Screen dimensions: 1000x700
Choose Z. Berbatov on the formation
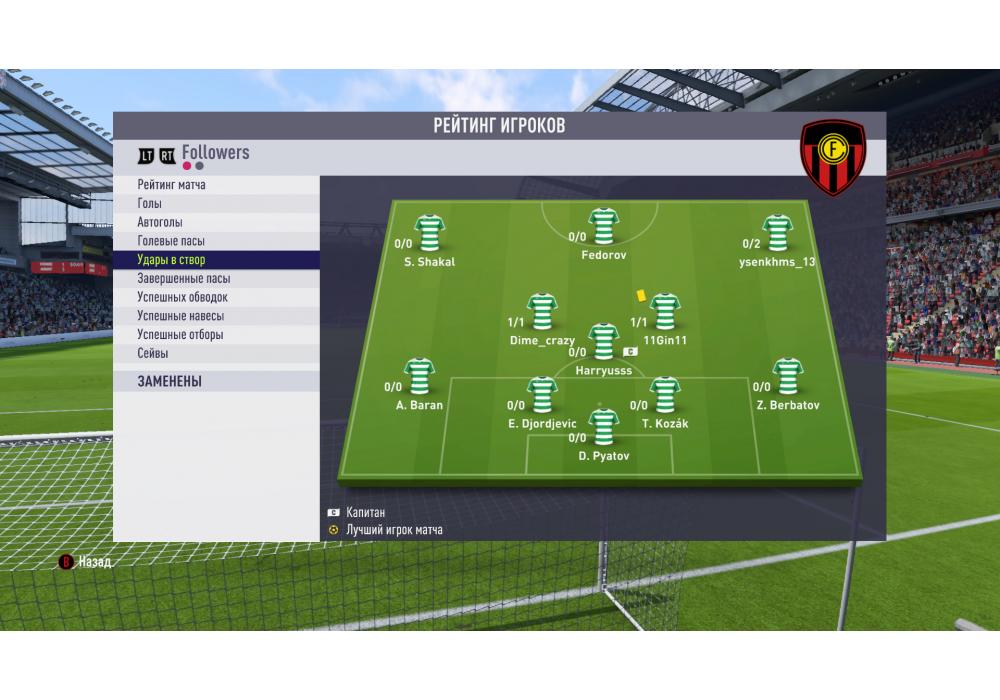point(788,376)
